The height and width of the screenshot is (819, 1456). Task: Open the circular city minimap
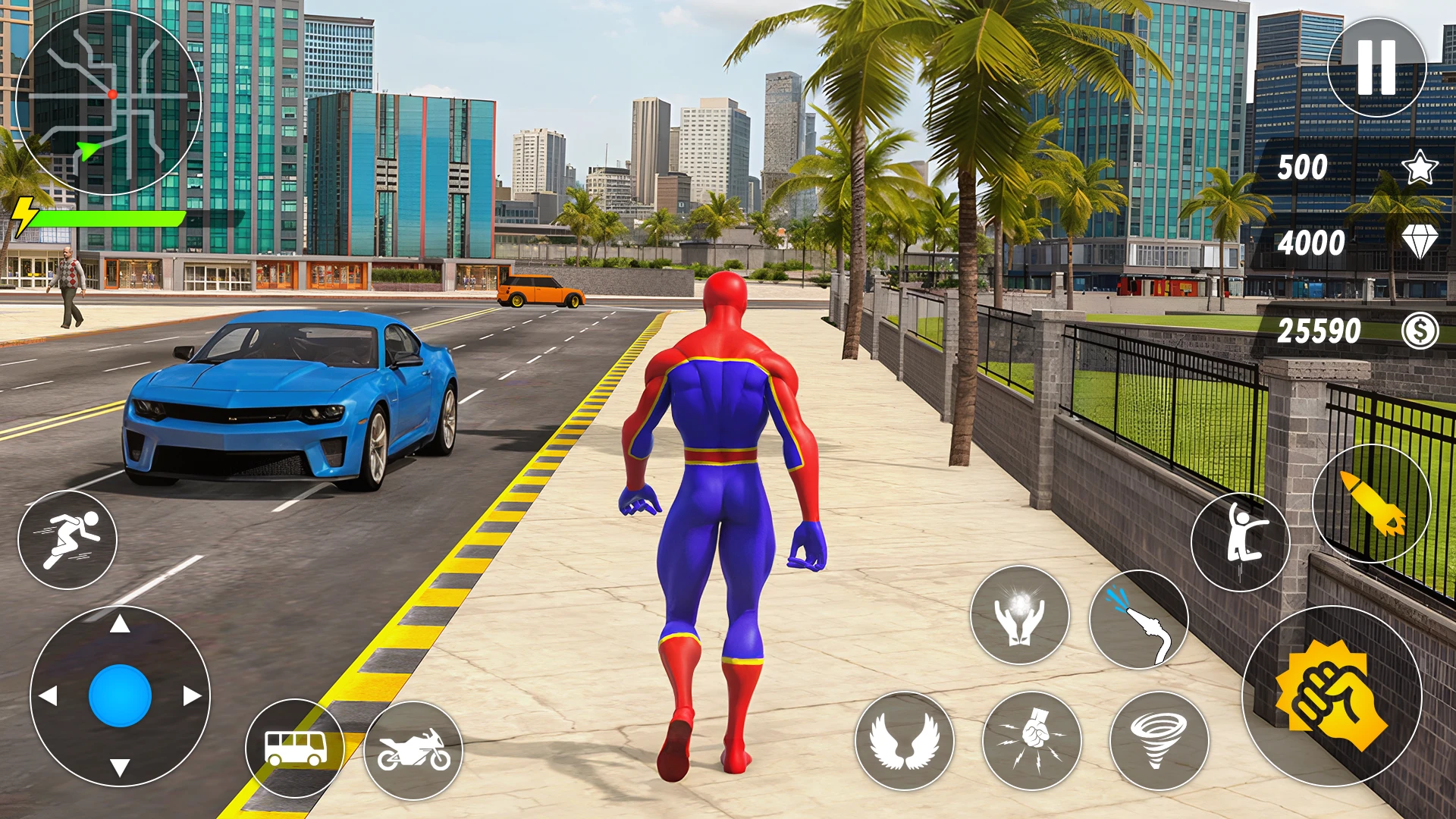(x=108, y=102)
